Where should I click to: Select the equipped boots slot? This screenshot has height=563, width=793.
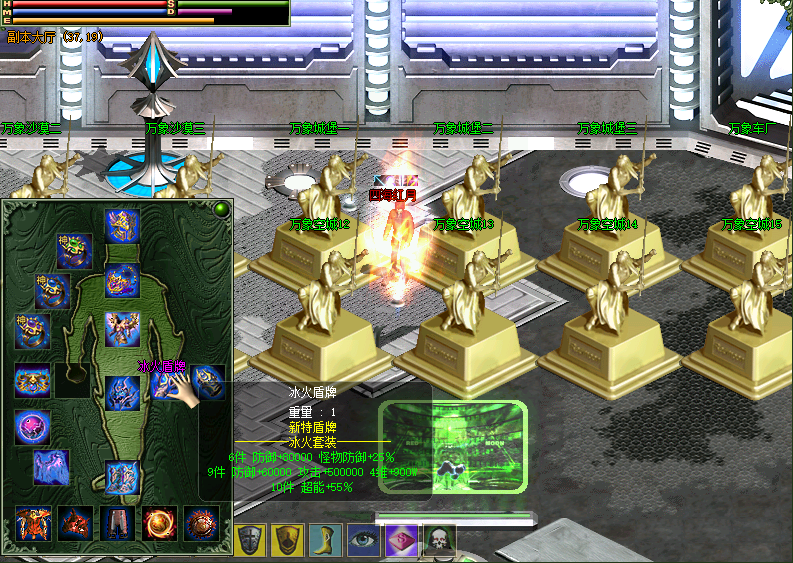click(122, 478)
